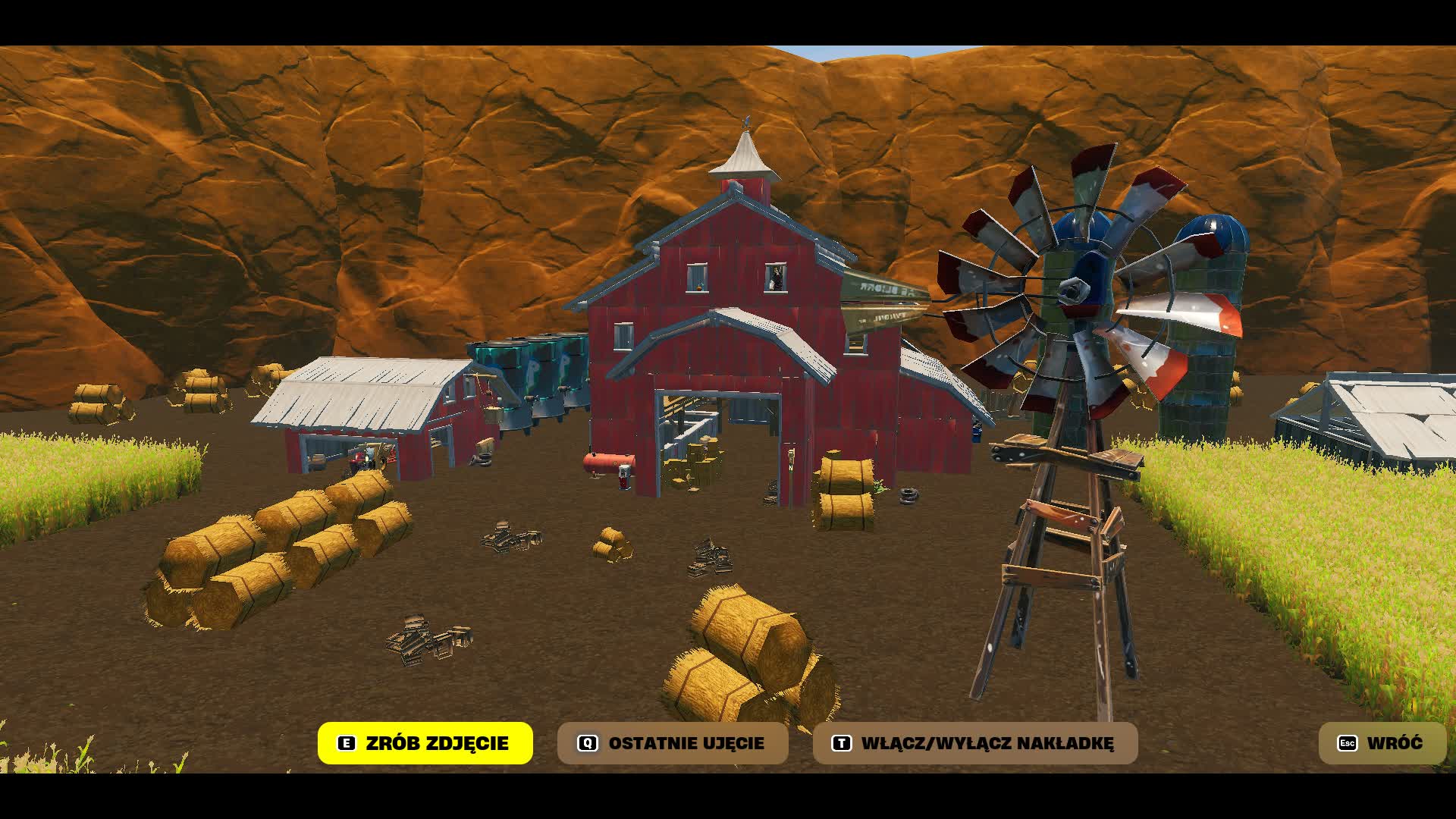This screenshot has width=1456, height=819.
Task: Take a photo with Zrób Zdjęcie
Action: tap(425, 743)
